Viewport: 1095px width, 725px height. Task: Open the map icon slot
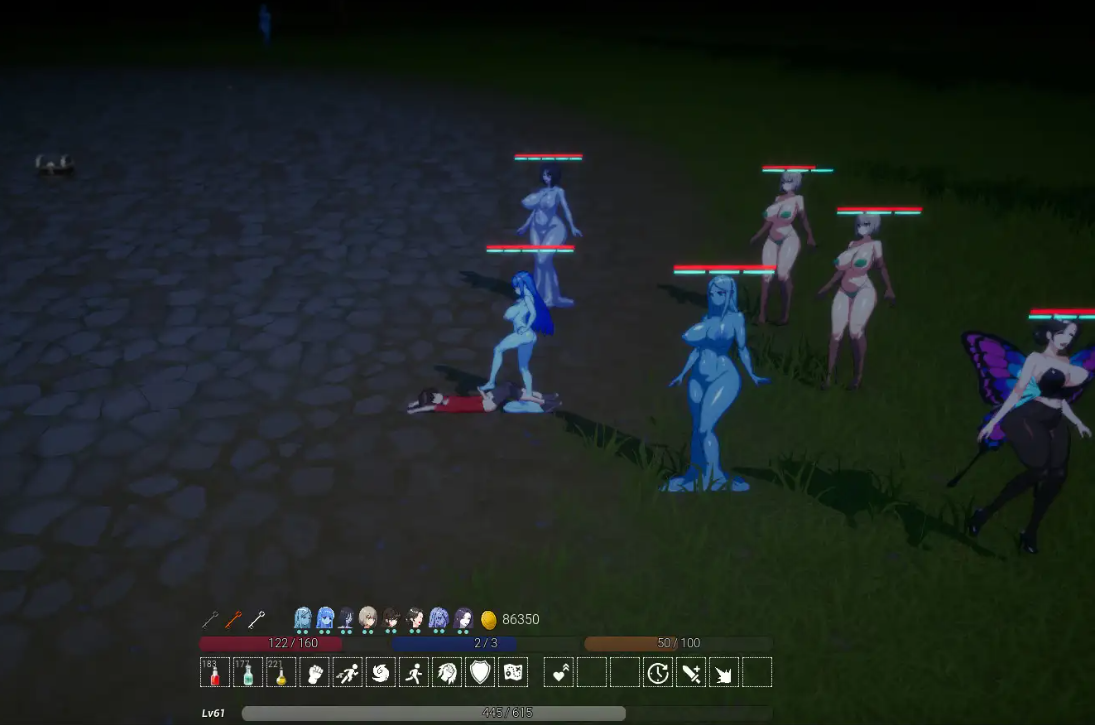coord(513,672)
